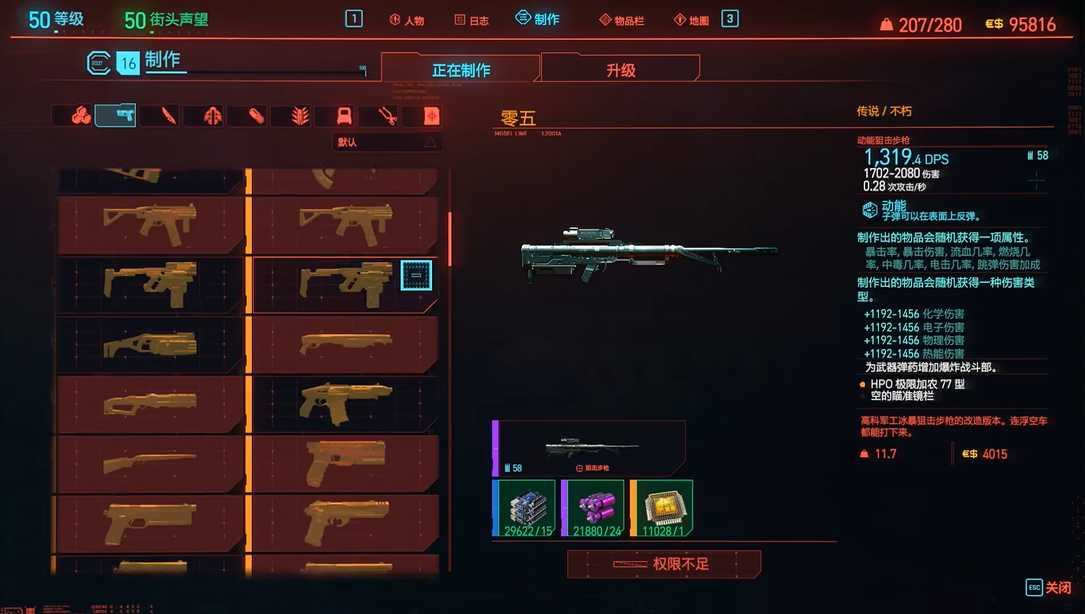Close the crafting screen with 关闭
The image size is (1085, 614).
[x=1048, y=587]
